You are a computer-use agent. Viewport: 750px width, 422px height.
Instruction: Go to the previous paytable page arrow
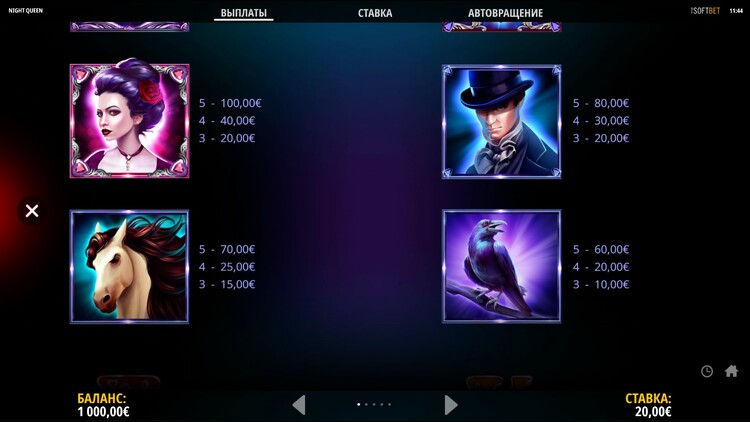pyautogui.click(x=298, y=404)
